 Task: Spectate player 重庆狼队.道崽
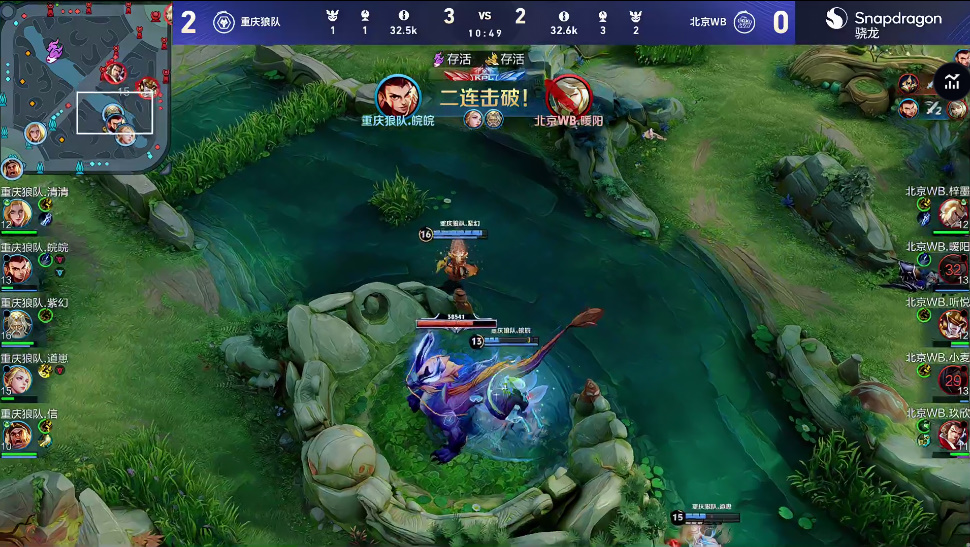tap(17, 379)
